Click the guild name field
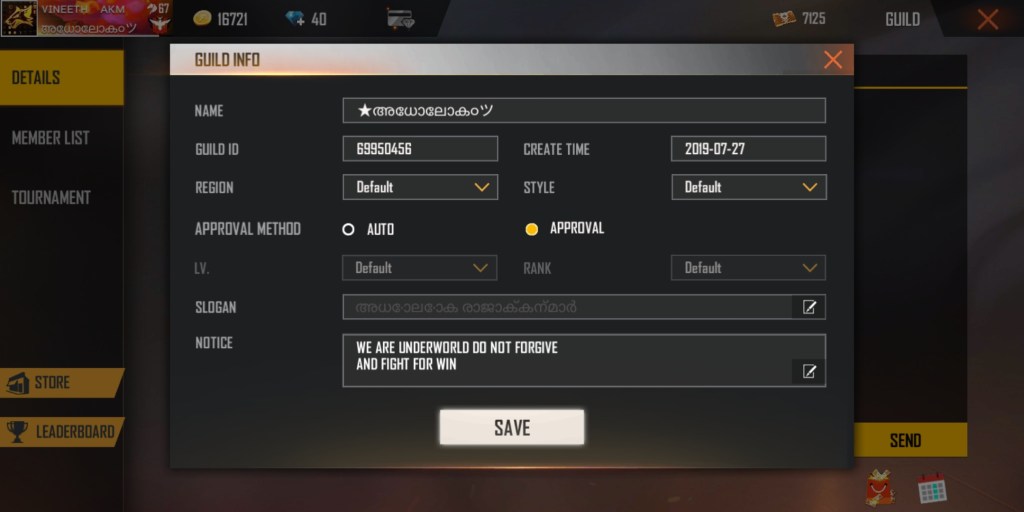The height and width of the screenshot is (512, 1024). [583, 110]
